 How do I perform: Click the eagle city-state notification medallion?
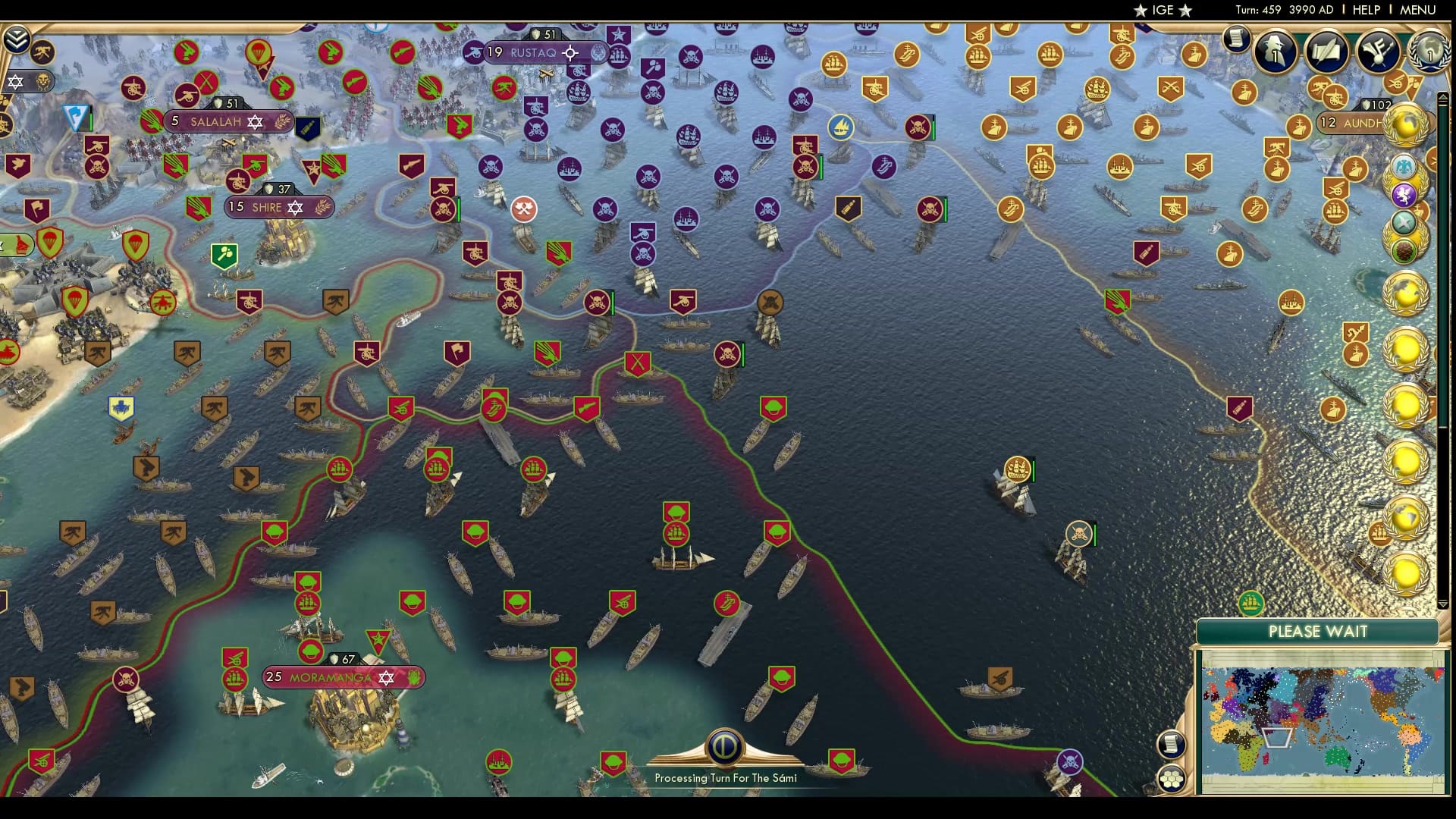tap(1404, 167)
